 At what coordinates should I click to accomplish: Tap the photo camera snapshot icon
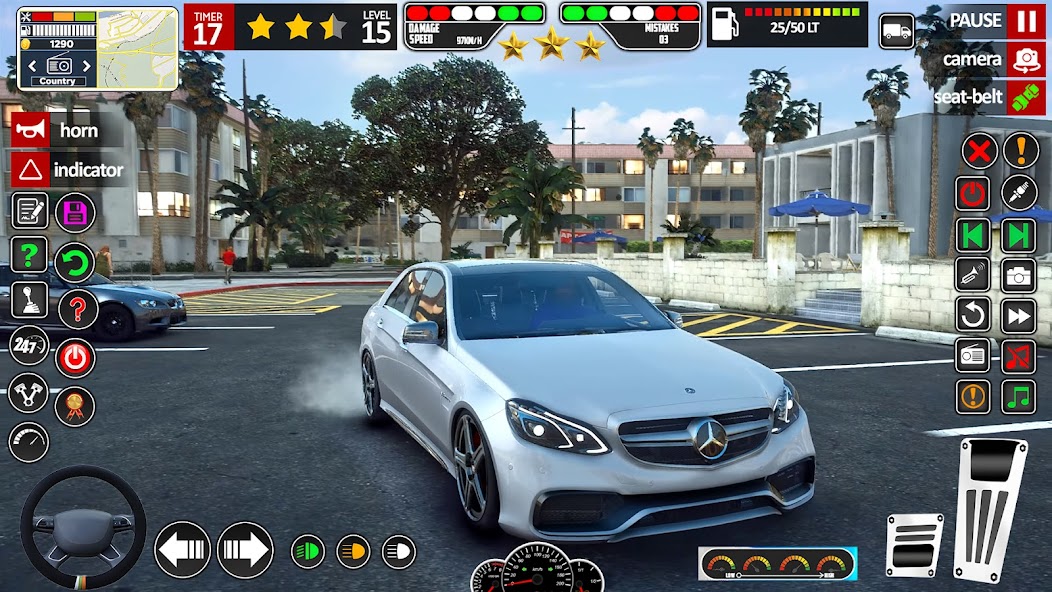tap(1019, 274)
